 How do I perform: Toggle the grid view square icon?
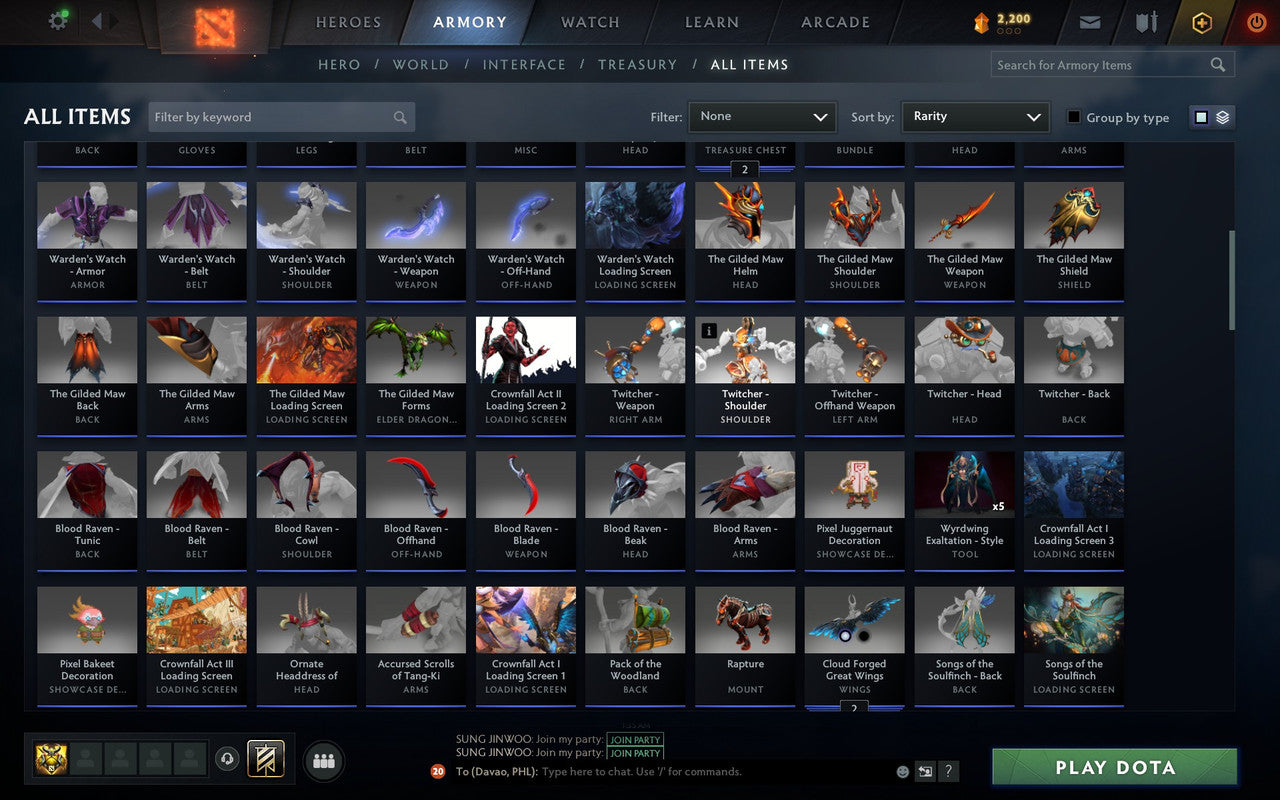point(1200,116)
